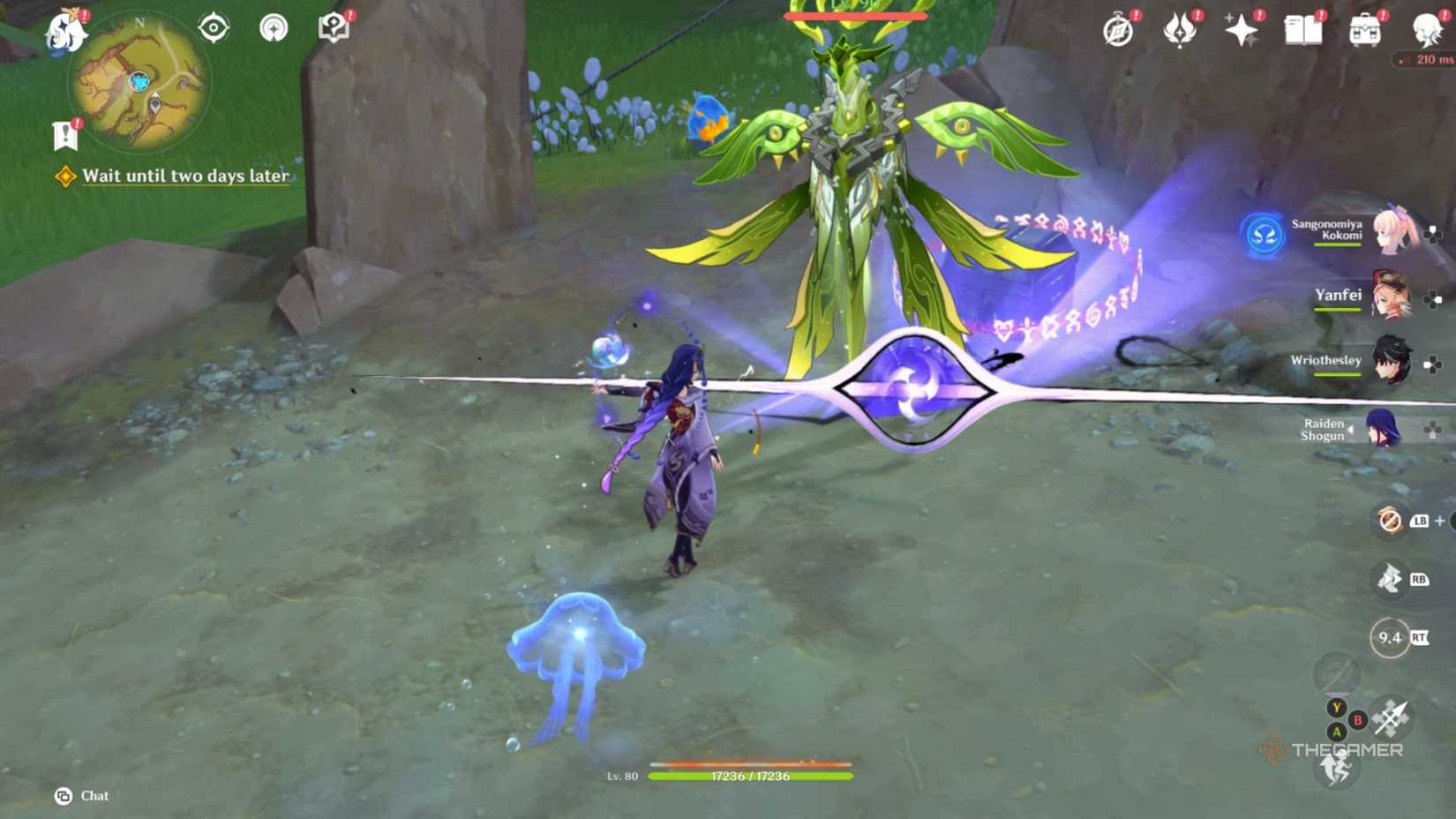Viewport: 1456px width, 819px height.
Task: Open the Events overview stopwatch icon
Action: [x=1117, y=28]
